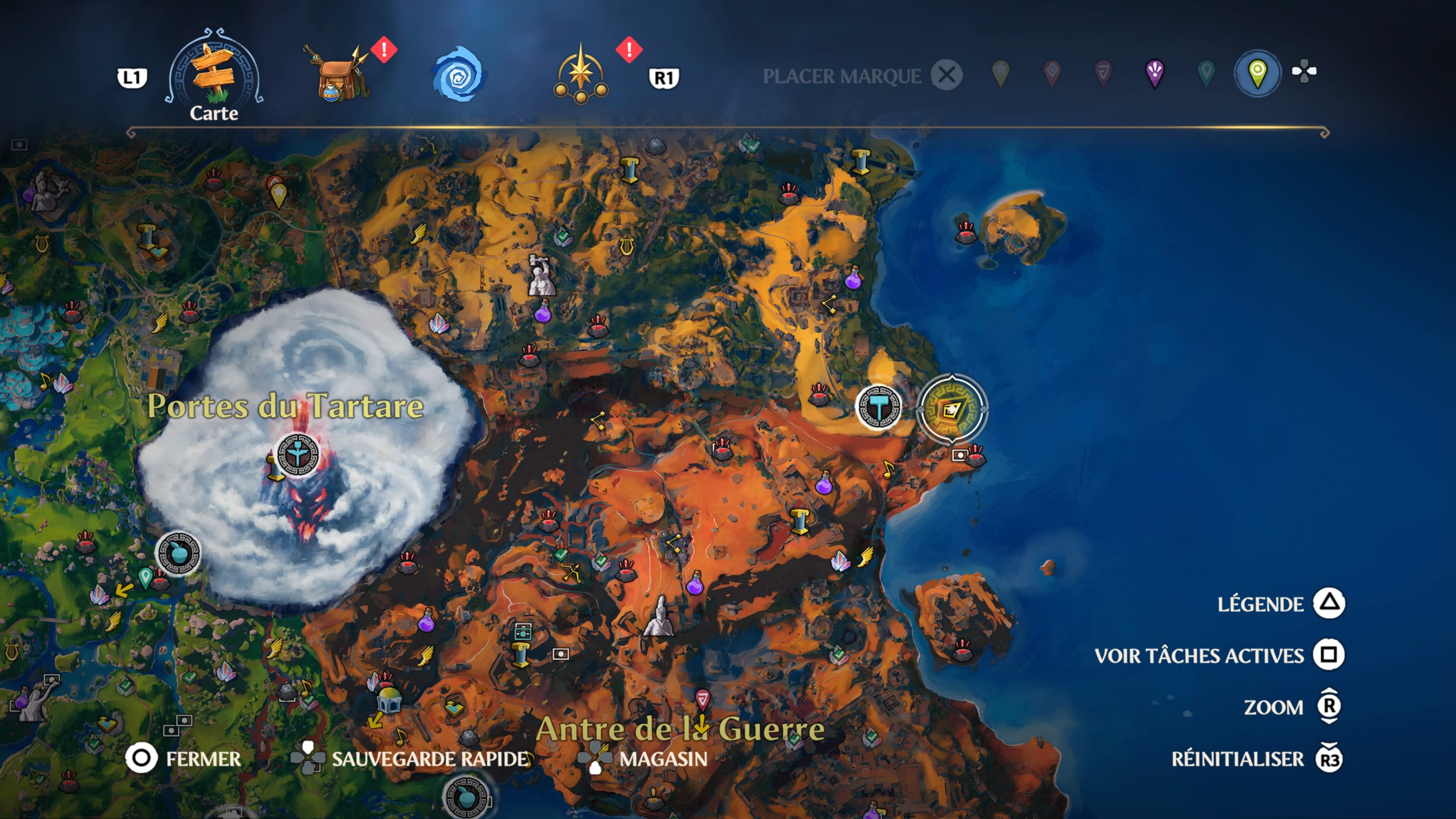Open the backpack inventory tab
Image resolution: width=1456 pixels, height=819 pixels.
pos(337,74)
